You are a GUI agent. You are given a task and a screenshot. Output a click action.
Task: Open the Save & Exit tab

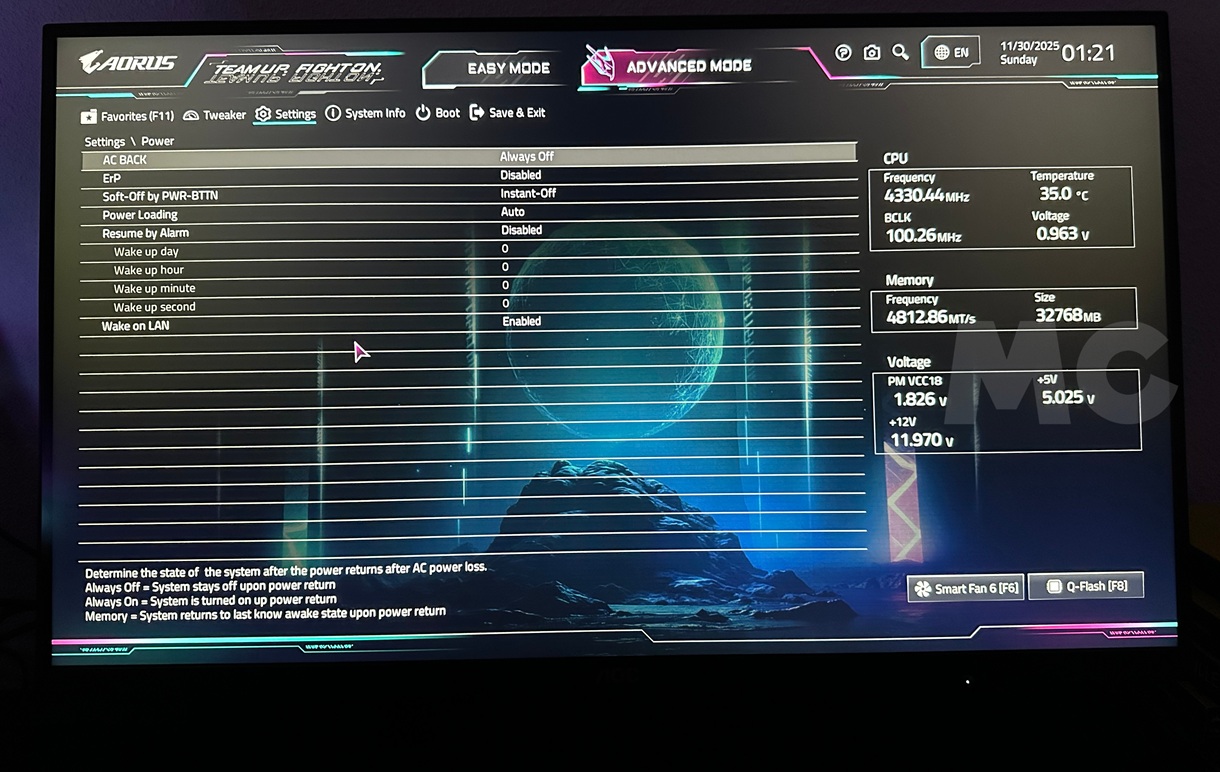pos(508,113)
